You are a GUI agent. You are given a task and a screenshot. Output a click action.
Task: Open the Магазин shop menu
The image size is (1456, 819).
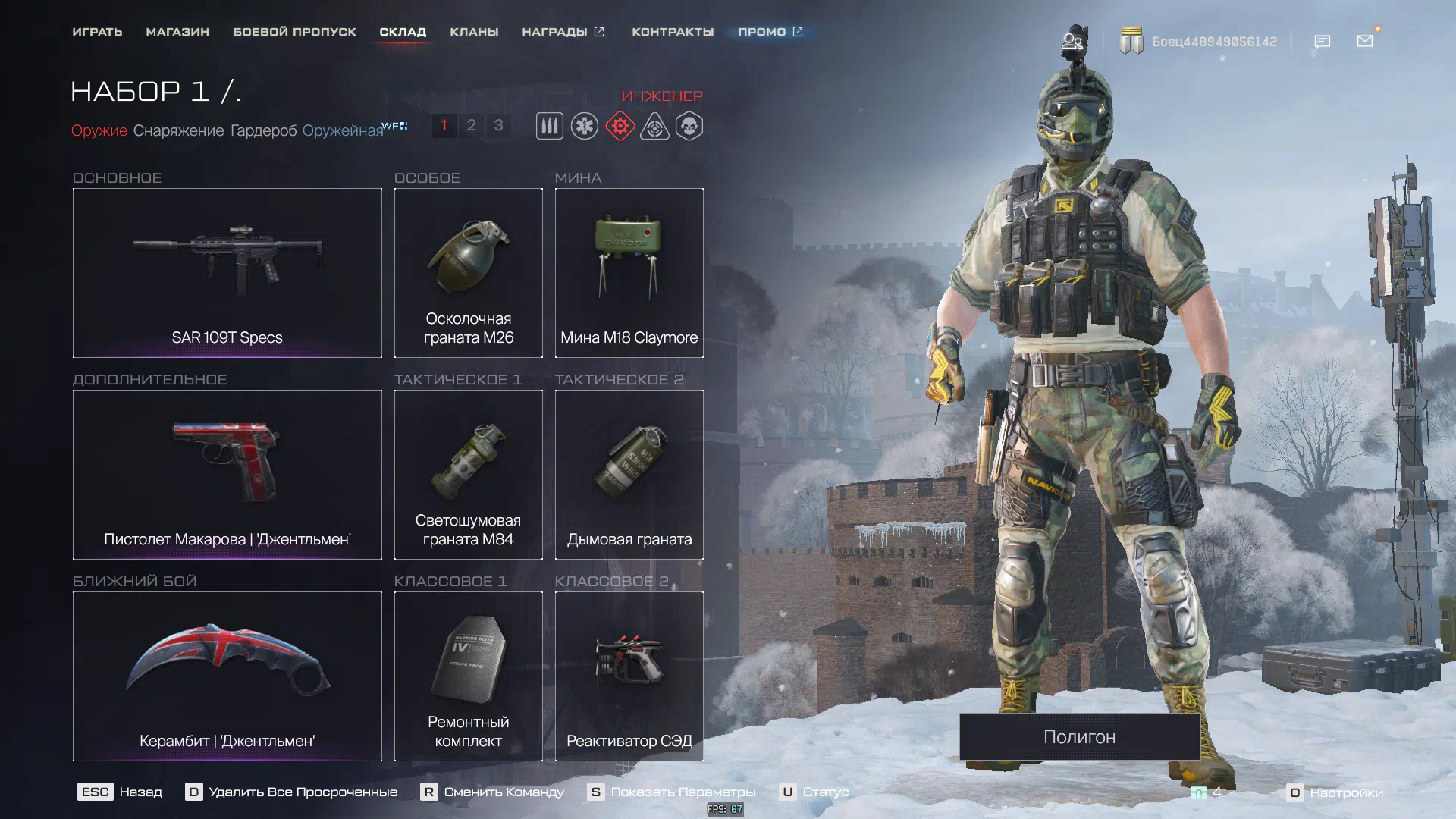tap(177, 32)
